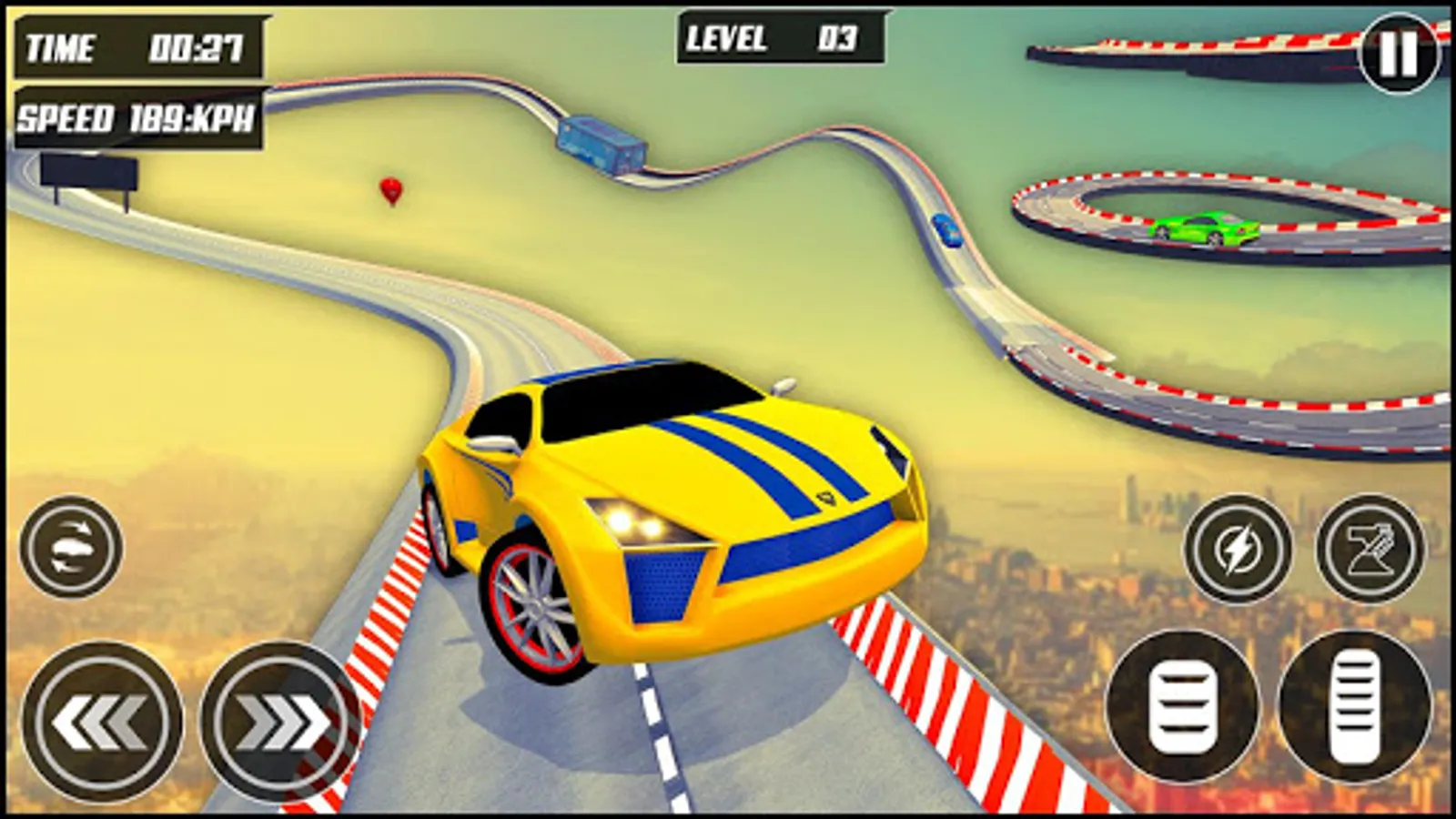
Task: Tap the brake pedal
Action: coord(1182,705)
